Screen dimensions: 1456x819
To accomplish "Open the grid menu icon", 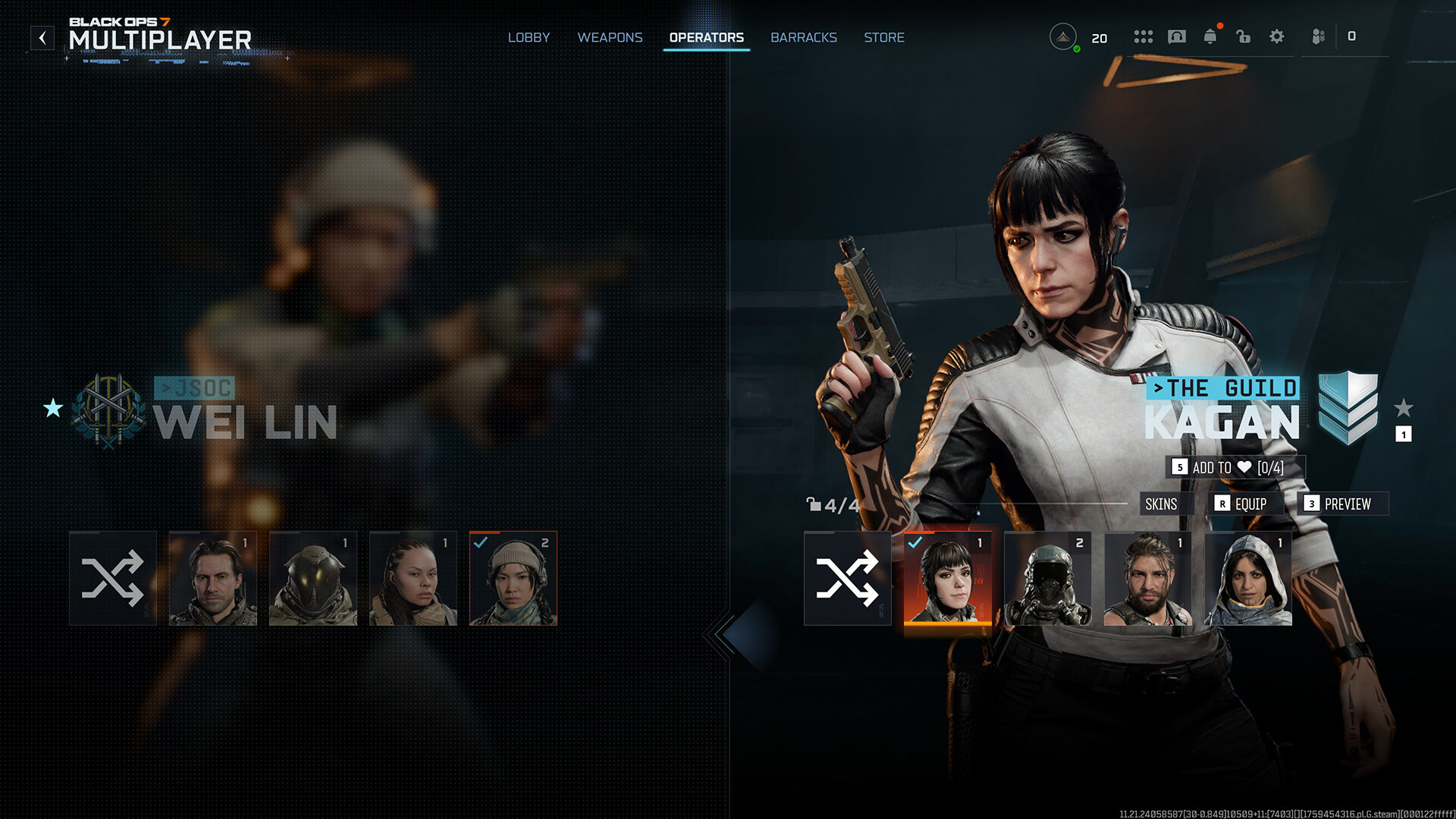I will pyautogui.click(x=1143, y=36).
